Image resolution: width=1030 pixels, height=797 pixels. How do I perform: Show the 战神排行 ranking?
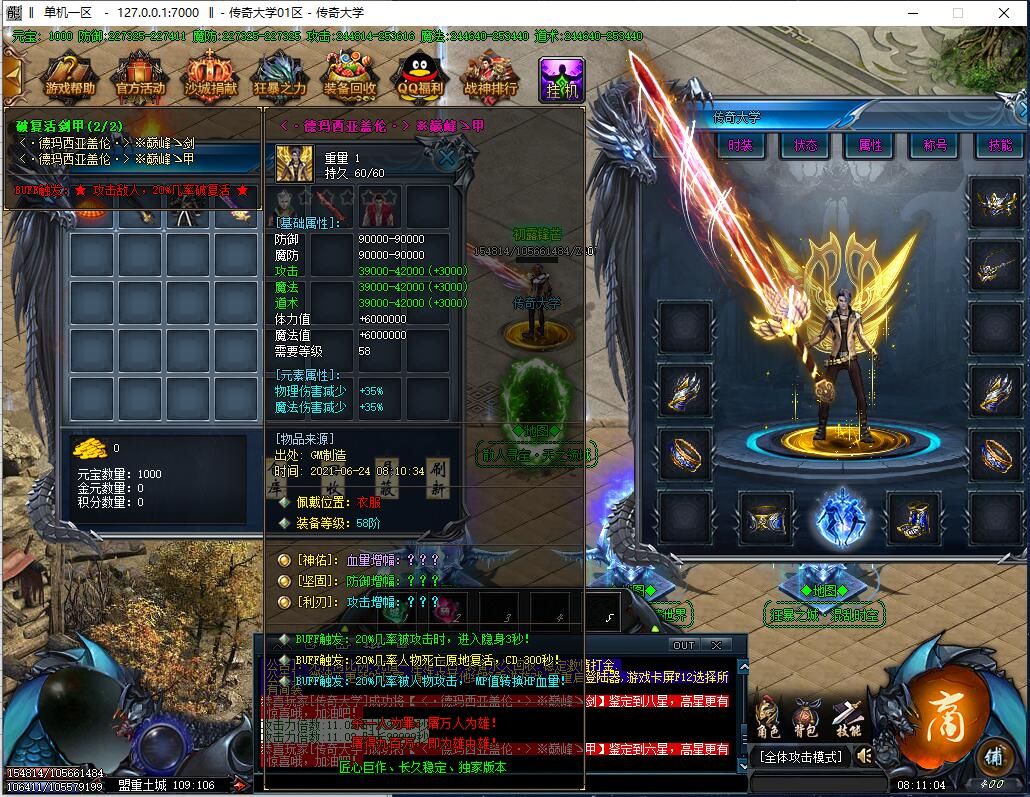click(x=491, y=77)
